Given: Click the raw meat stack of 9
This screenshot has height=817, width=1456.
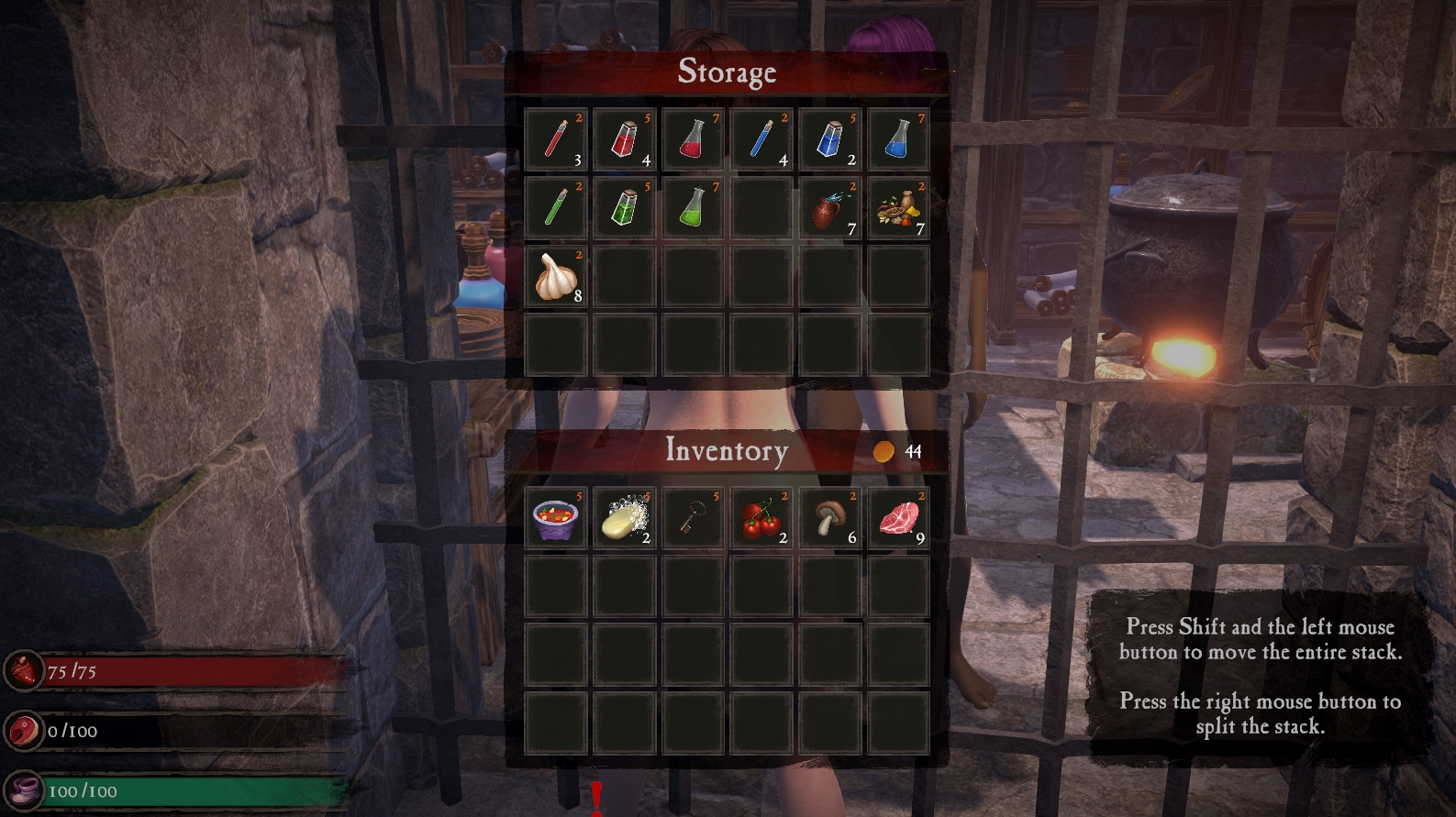Looking at the screenshot, I should coord(898,518).
